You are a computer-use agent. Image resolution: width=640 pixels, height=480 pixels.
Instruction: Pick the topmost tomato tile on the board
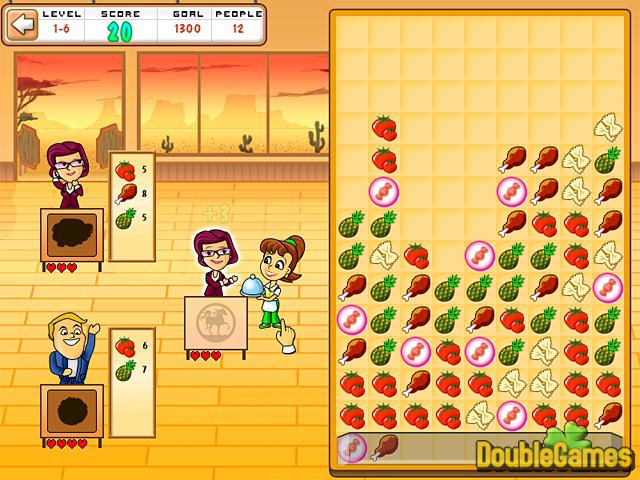tap(384, 127)
